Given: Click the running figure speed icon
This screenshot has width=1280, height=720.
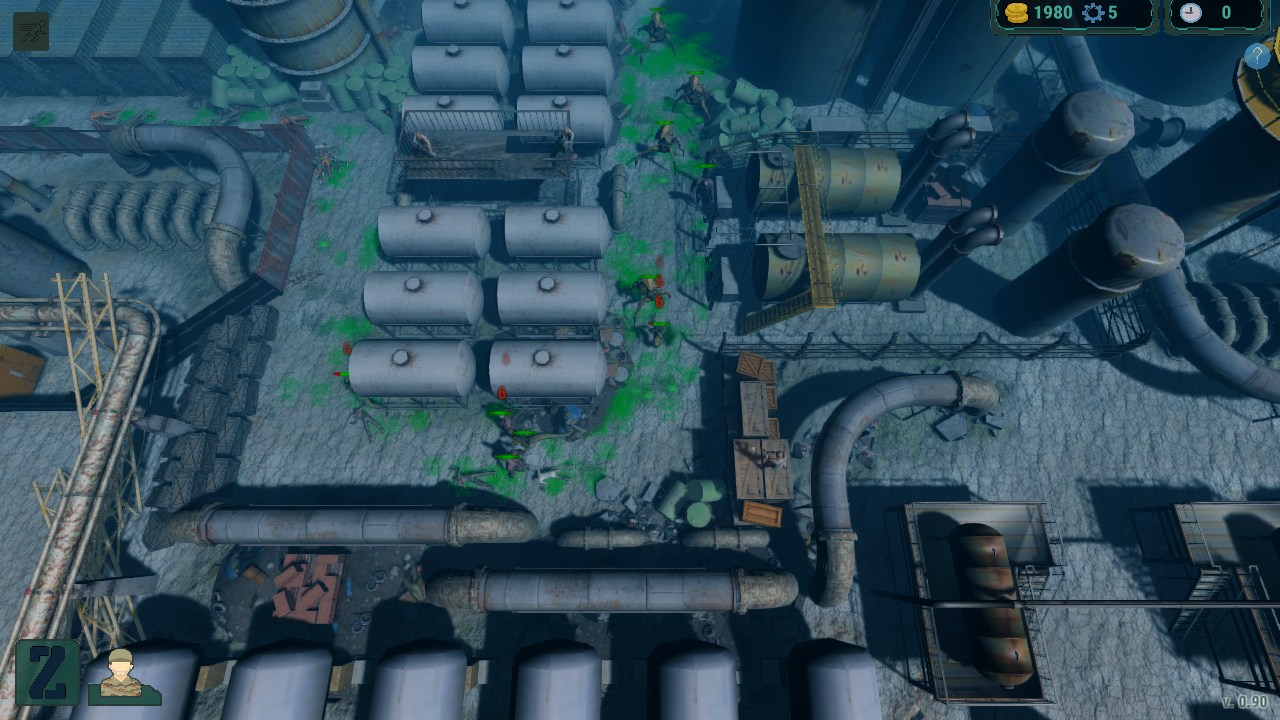Looking at the screenshot, I should (x=31, y=31).
